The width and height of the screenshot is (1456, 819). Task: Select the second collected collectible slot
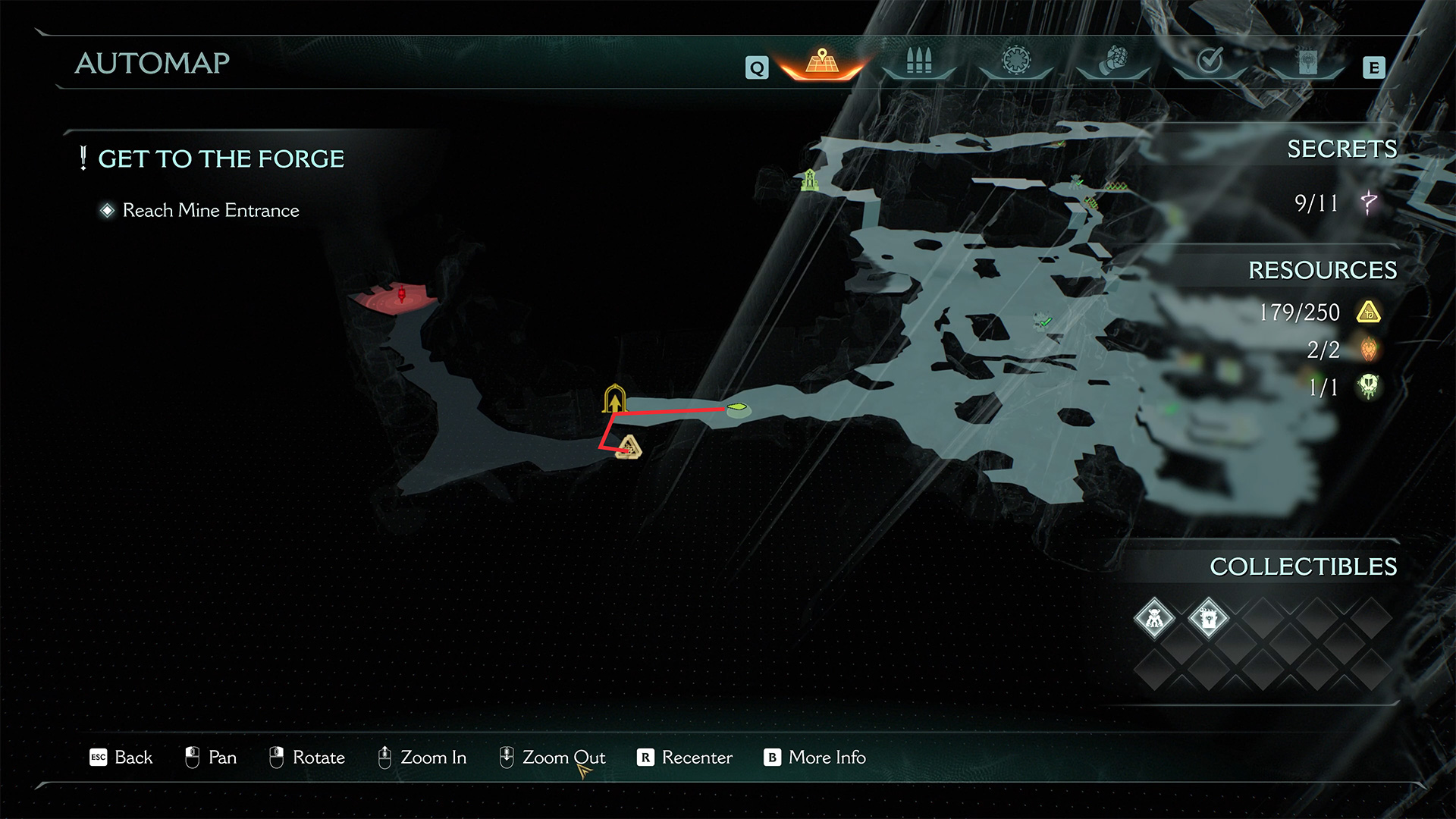tap(1208, 619)
